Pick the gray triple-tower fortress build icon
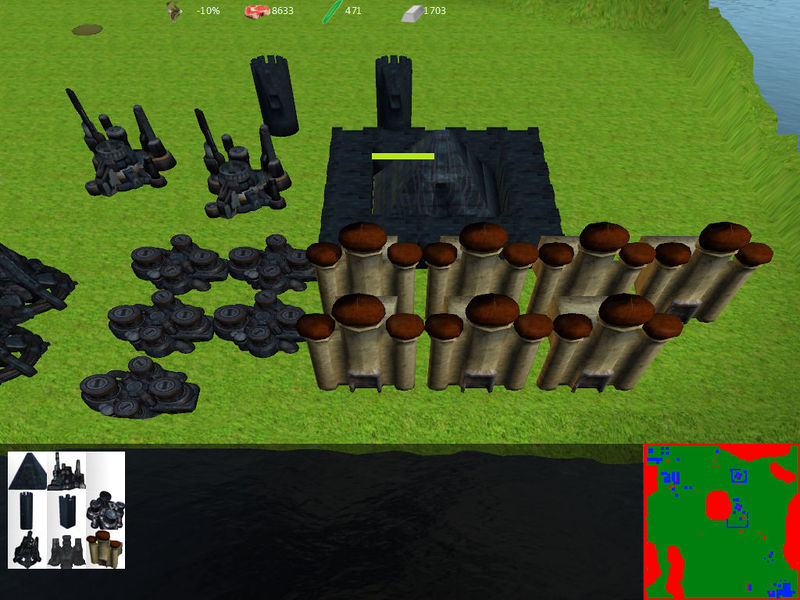 (x=66, y=549)
